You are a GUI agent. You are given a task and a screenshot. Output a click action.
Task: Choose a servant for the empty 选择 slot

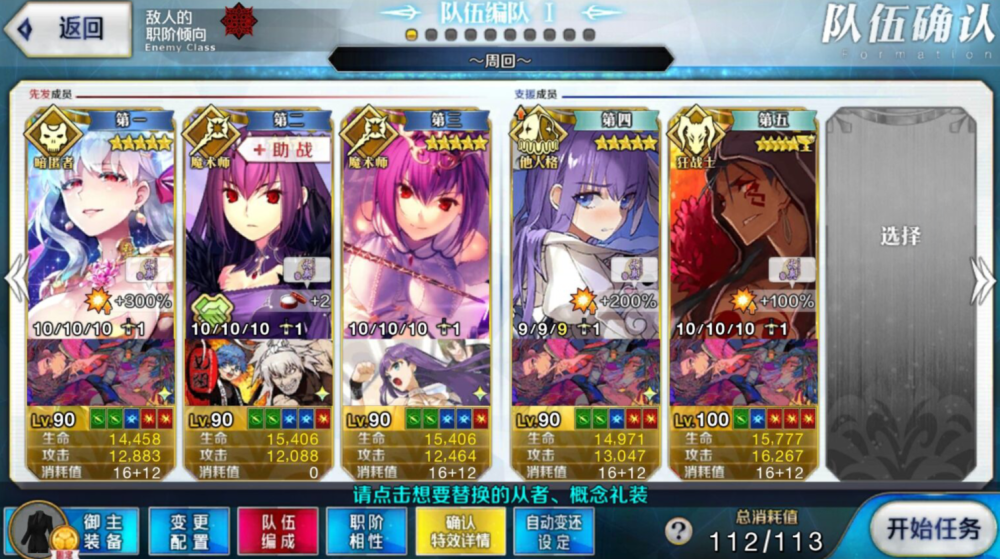[x=899, y=237]
